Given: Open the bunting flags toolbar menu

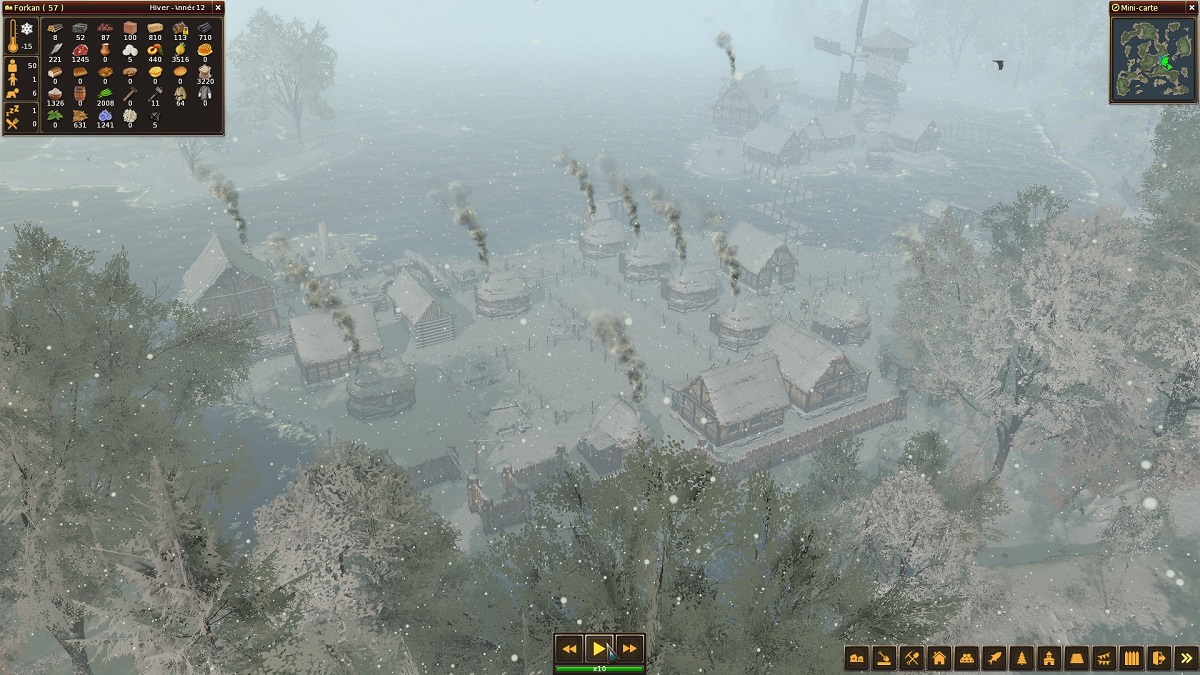Looking at the screenshot, I should click(x=1103, y=657).
